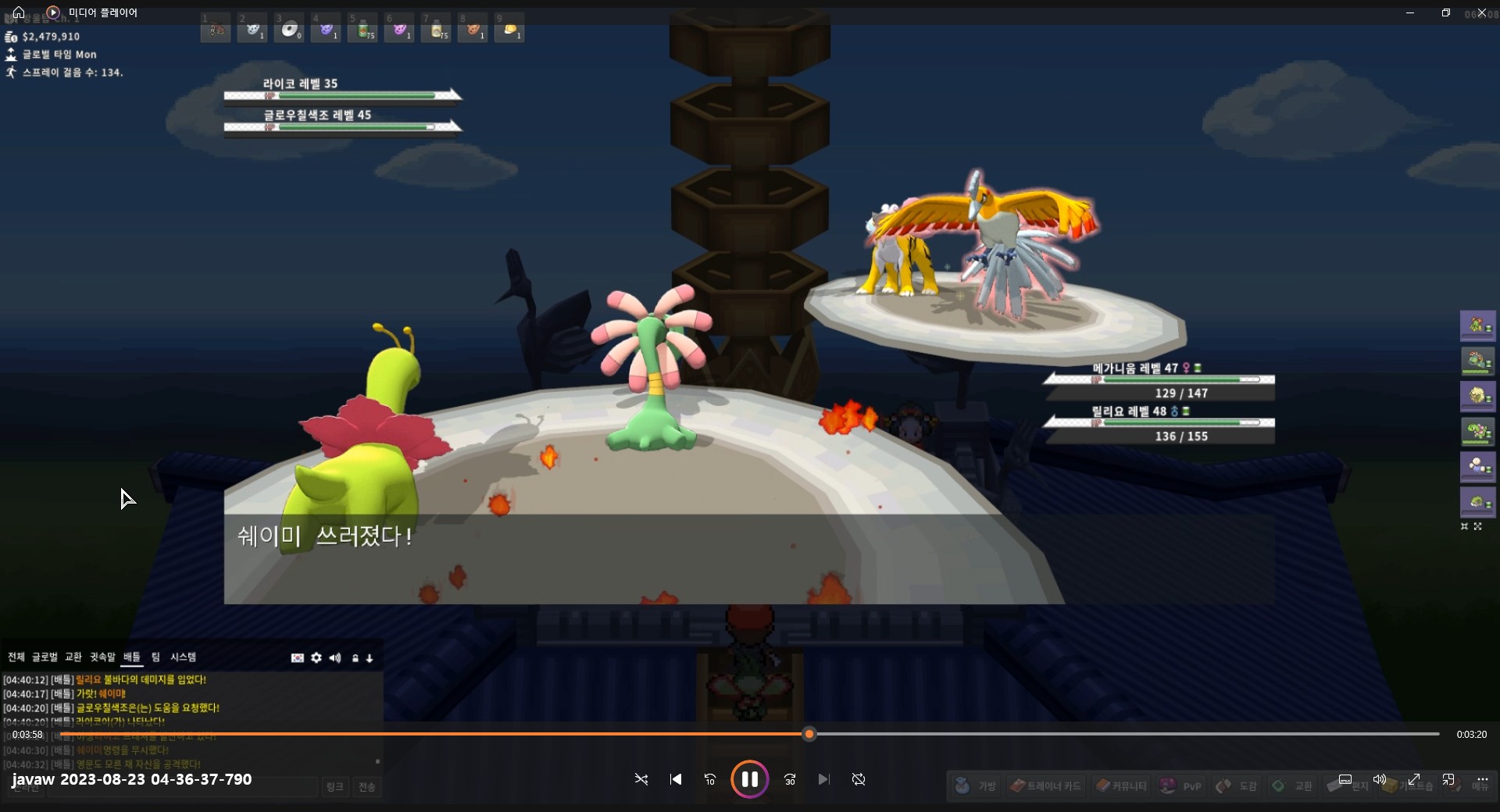Select the green repel bottle slot
The image size is (1500, 812).
pos(363,30)
